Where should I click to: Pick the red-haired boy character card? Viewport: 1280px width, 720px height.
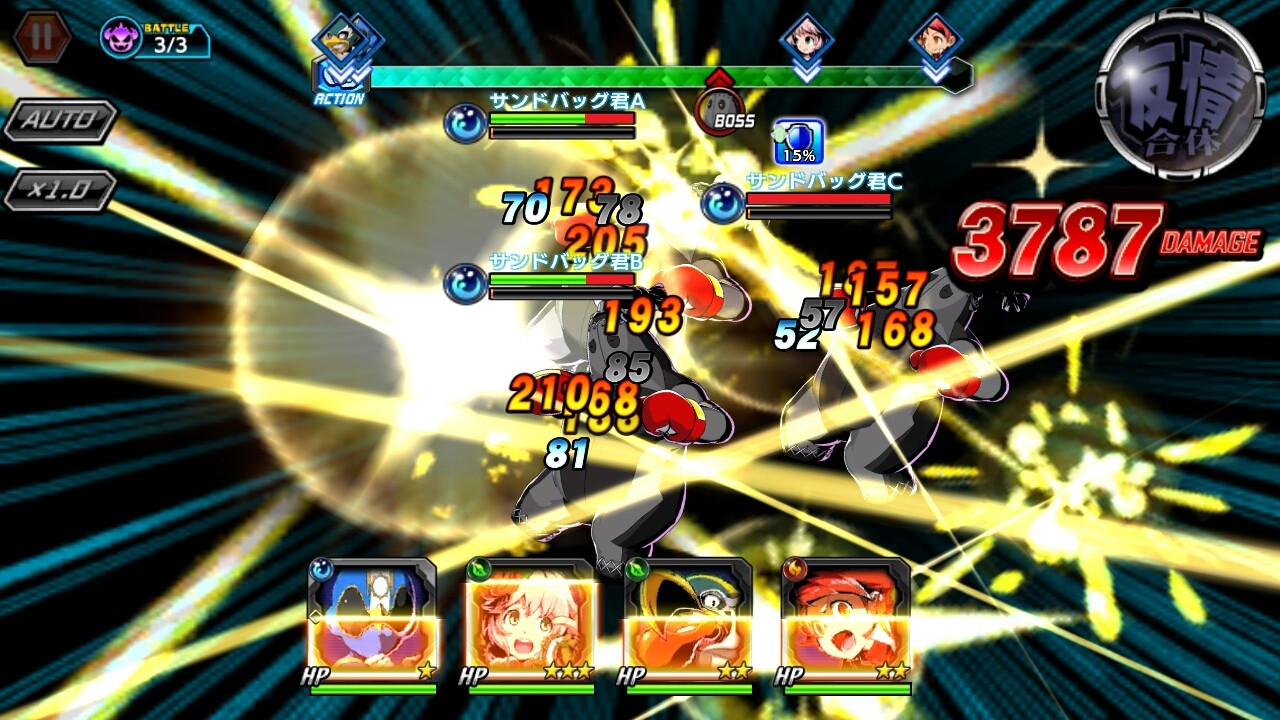[x=846, y=620]
